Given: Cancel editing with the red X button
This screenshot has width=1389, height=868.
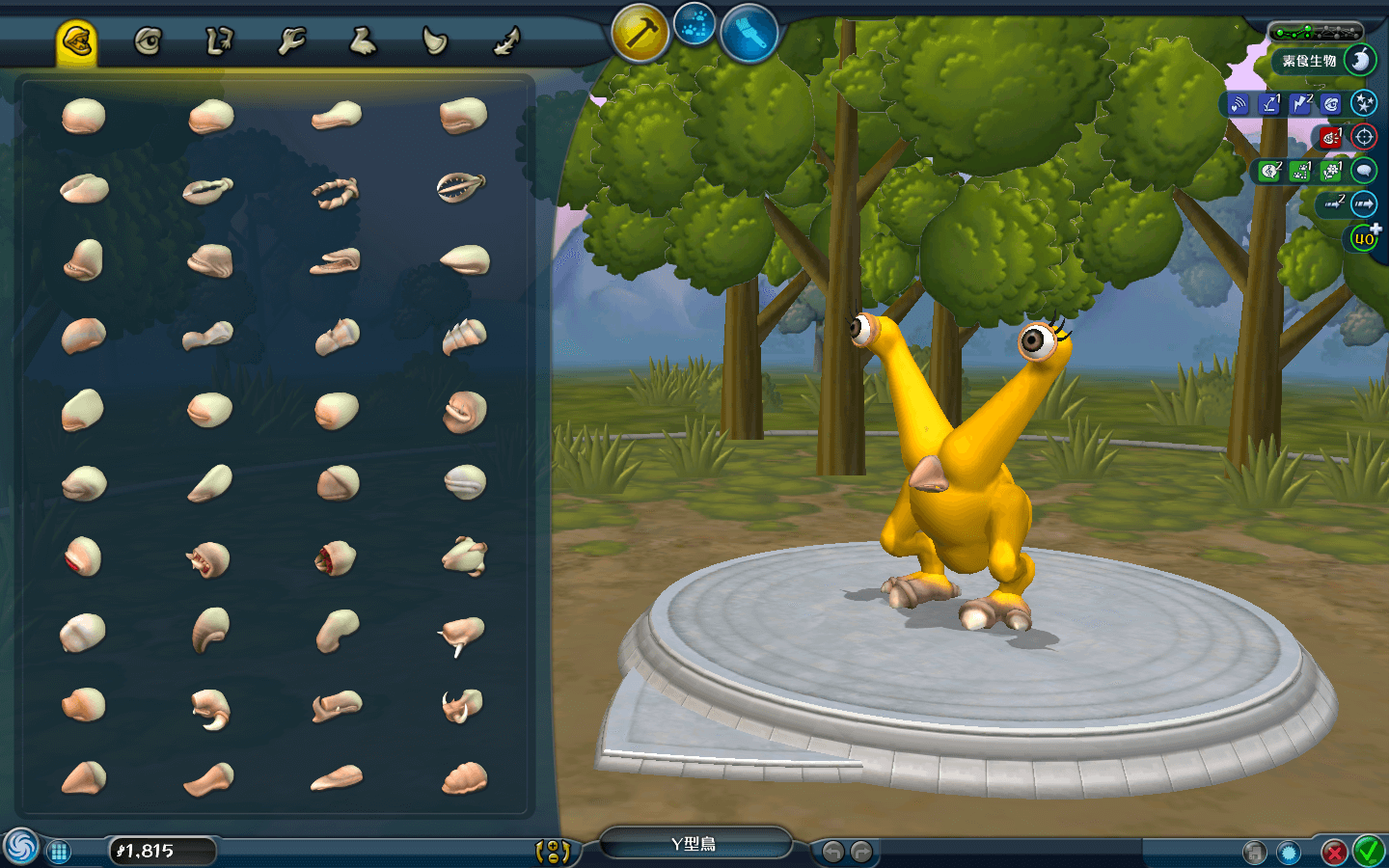Looking at the screenshot, I should pos(1334,852).
